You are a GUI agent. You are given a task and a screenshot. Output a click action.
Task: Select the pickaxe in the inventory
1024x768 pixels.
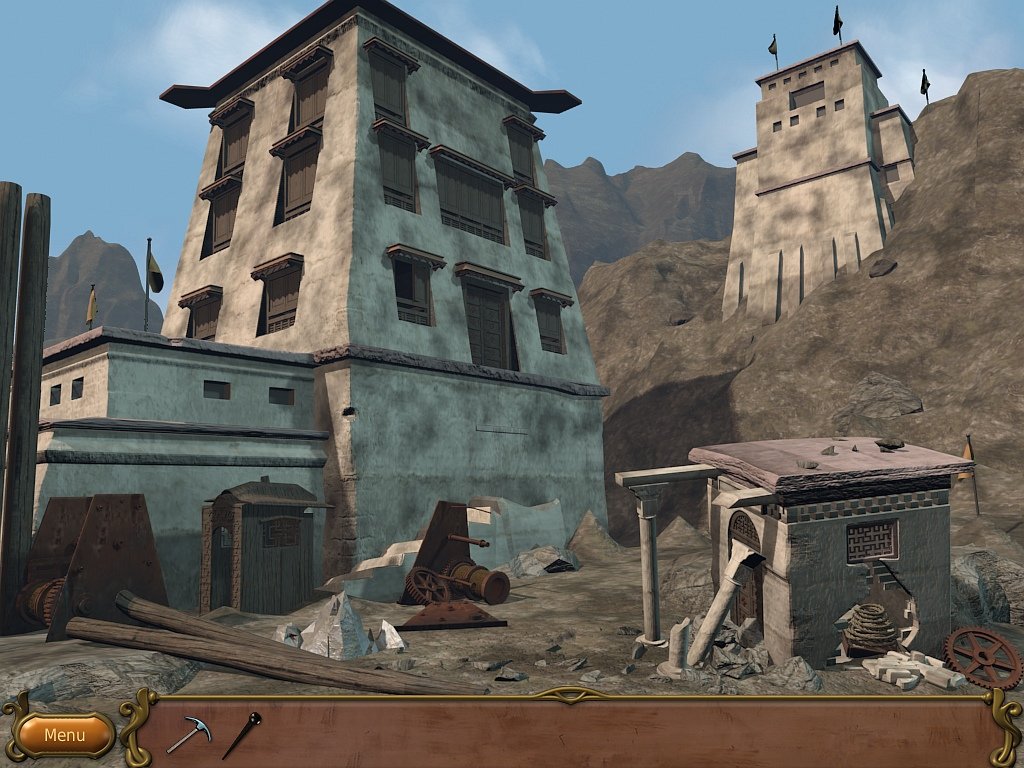pyautogui.click(x=188, y=734)
